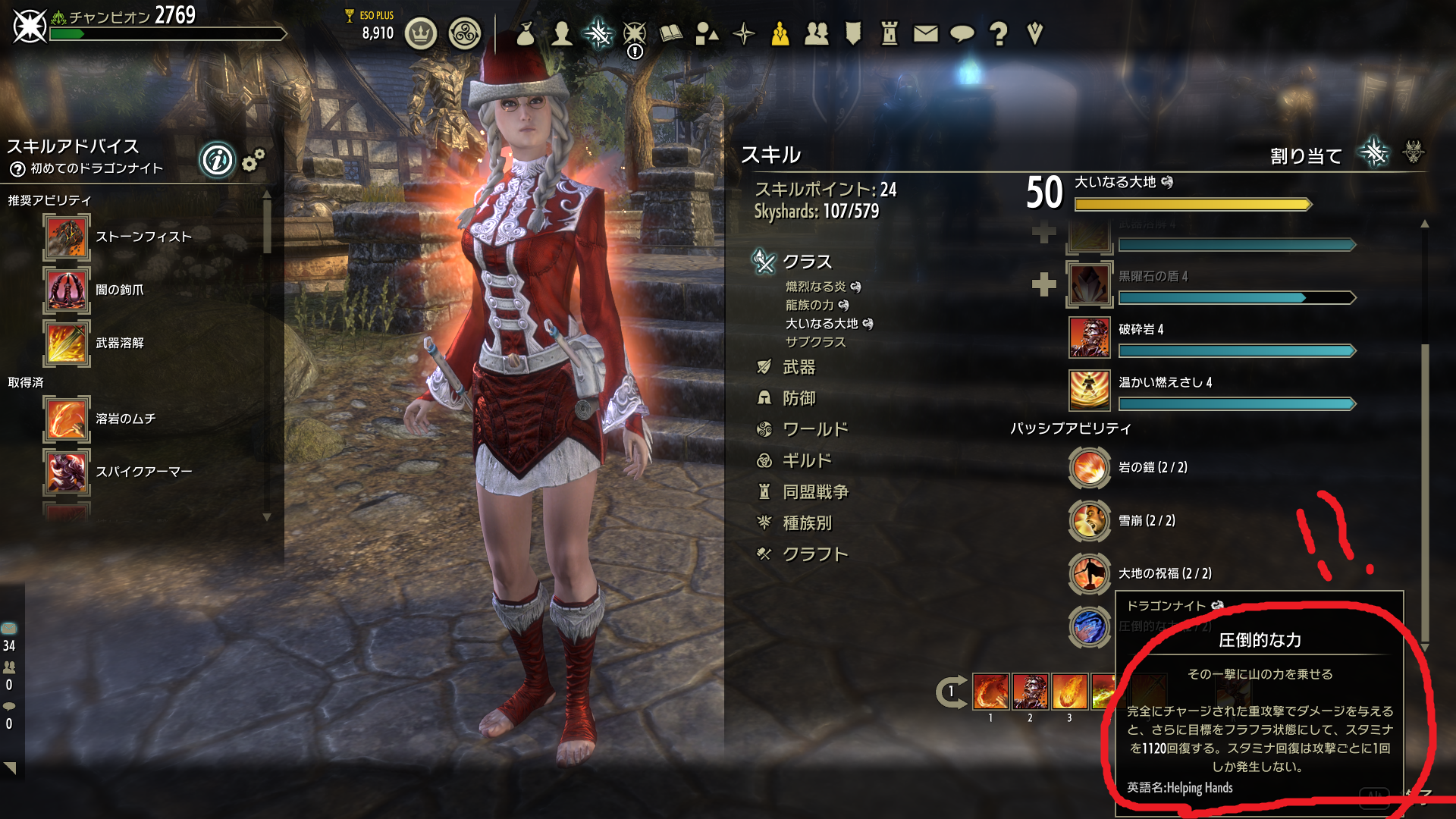Open the mail envelope icon in top bar

925,33
